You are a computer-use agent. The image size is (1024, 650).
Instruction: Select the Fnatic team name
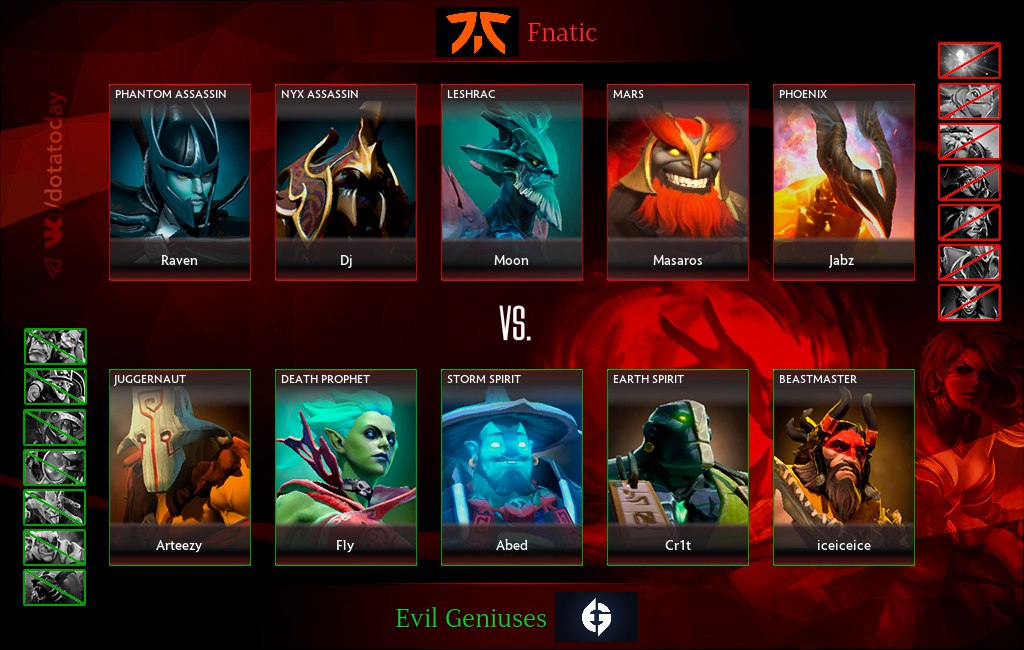[x=562, y=33]
